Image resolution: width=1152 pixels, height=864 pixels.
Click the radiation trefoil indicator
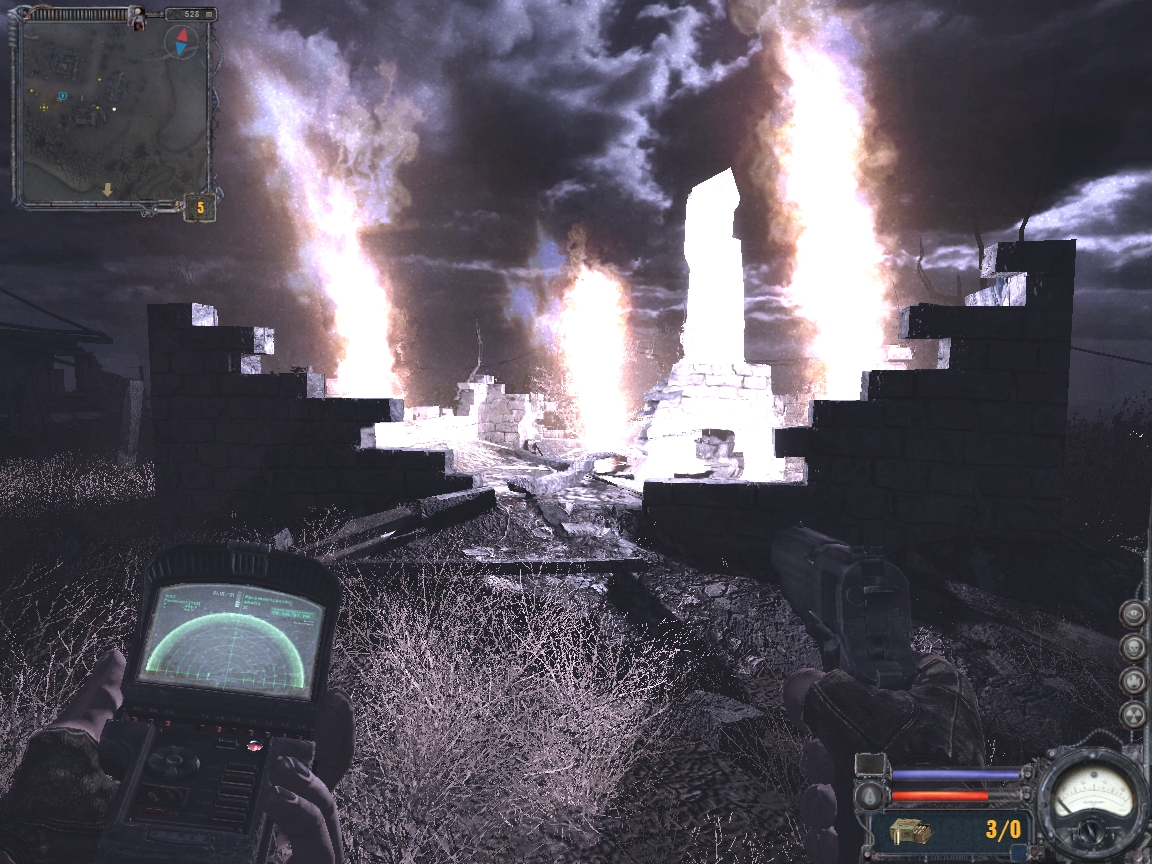pyautogui.click(x=1131, y=714)
